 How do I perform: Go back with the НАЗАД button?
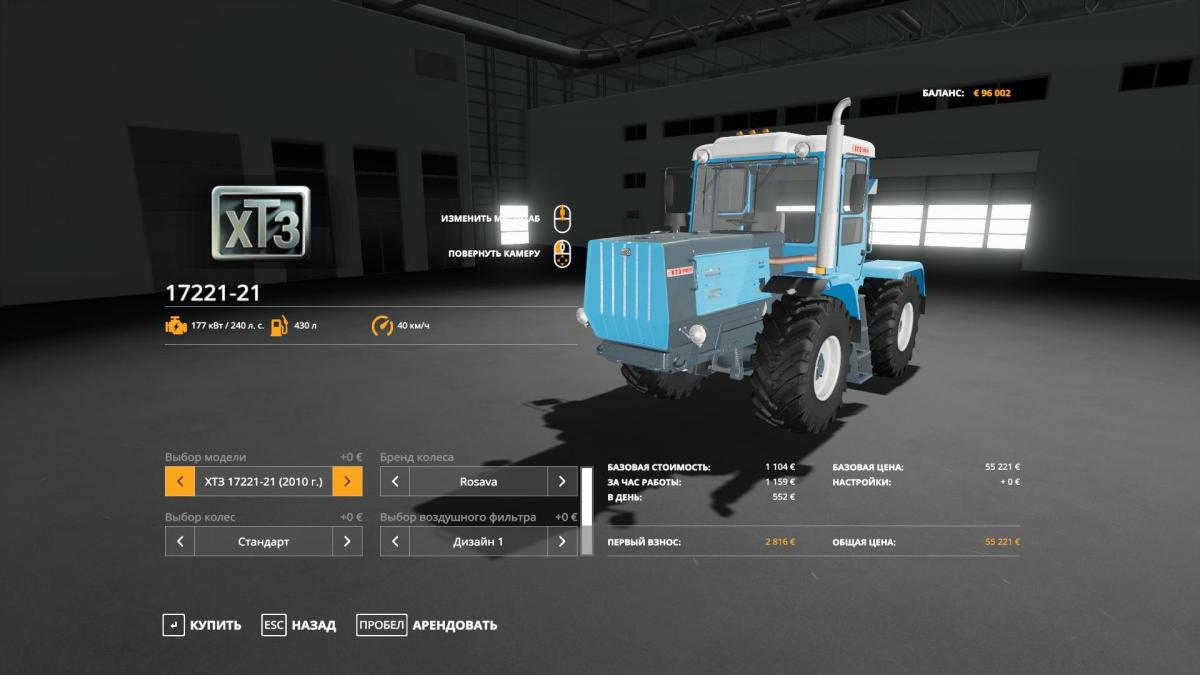[x=299, y=625]
